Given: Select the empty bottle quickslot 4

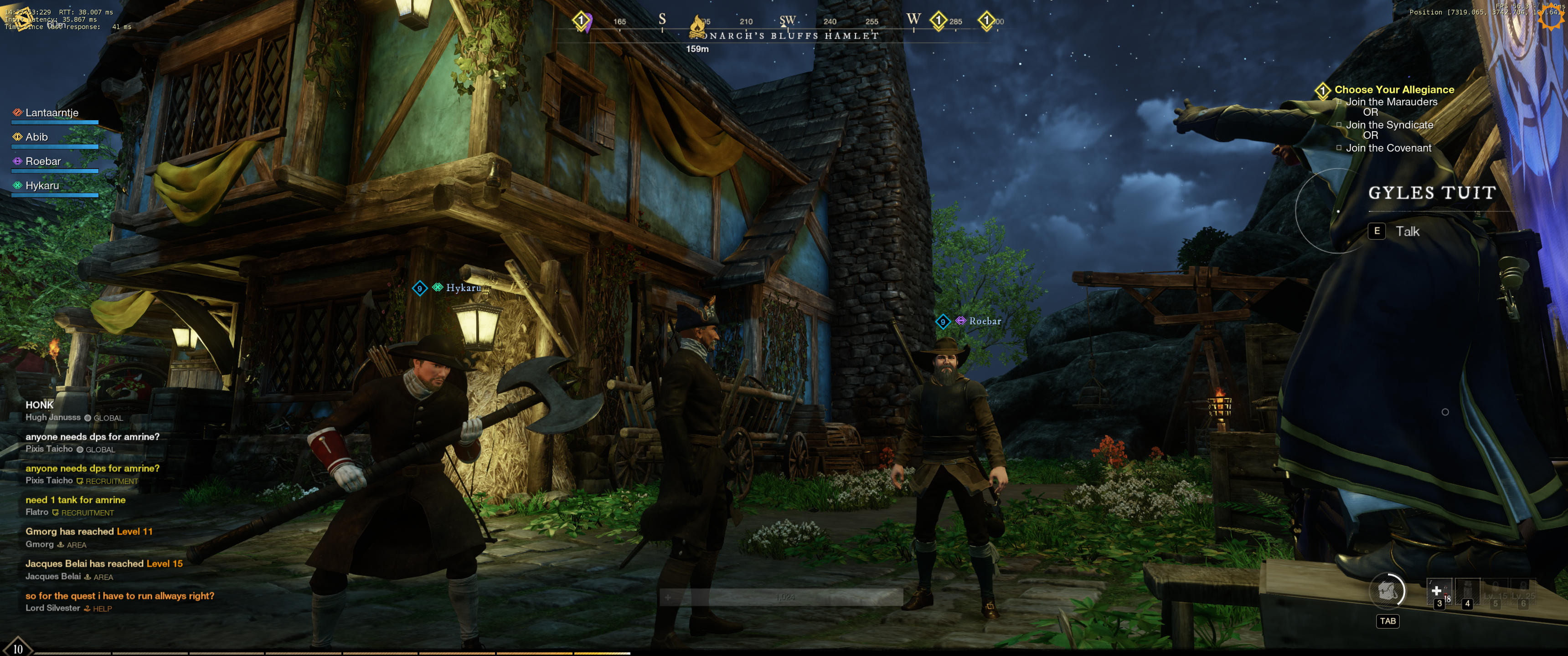Looking at the screenshot, I should click(1467, 592).
